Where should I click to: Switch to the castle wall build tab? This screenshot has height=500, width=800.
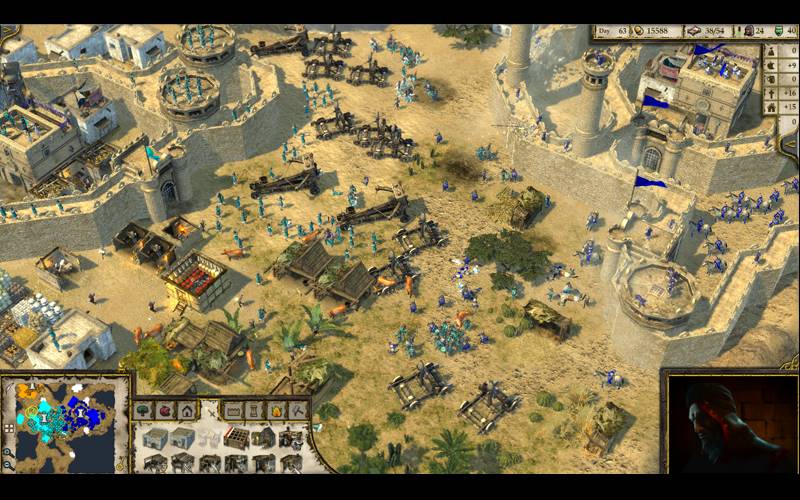(x=233, y=411)
